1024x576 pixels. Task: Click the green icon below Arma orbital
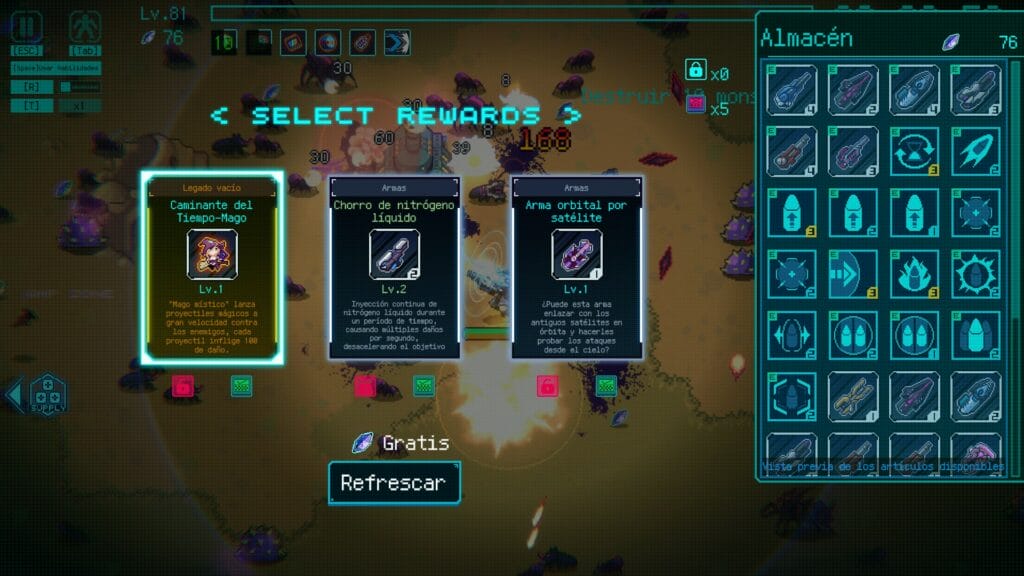pos(606,386)
